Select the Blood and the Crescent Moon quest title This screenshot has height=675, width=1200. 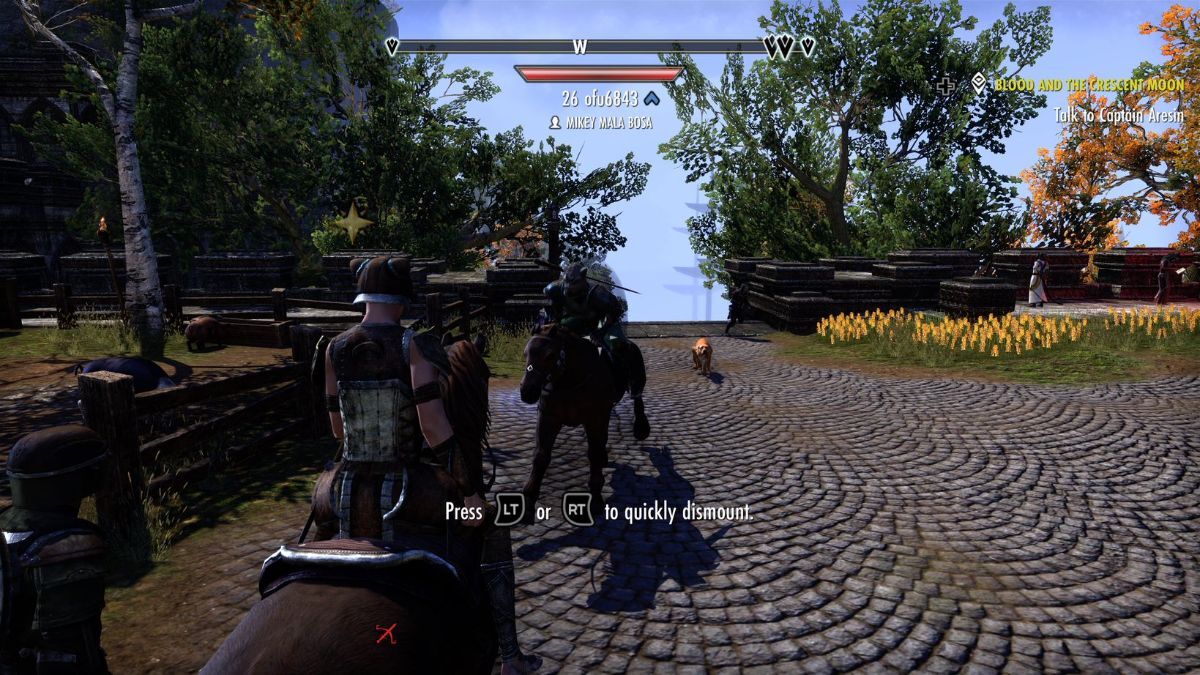pyautogui.click(x=1089, y=85)
